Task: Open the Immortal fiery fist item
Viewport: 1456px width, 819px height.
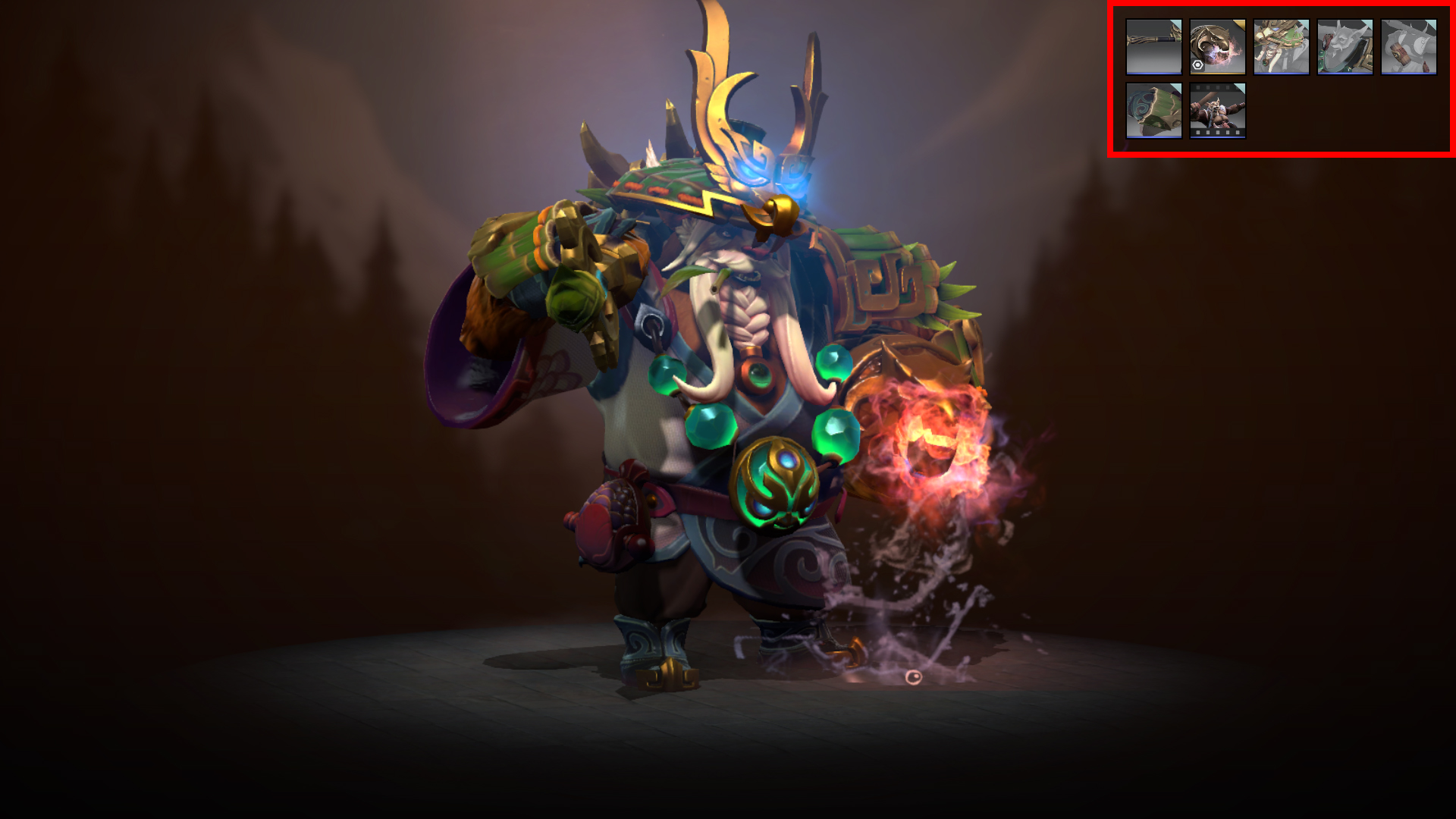Action: point(1219,47)
